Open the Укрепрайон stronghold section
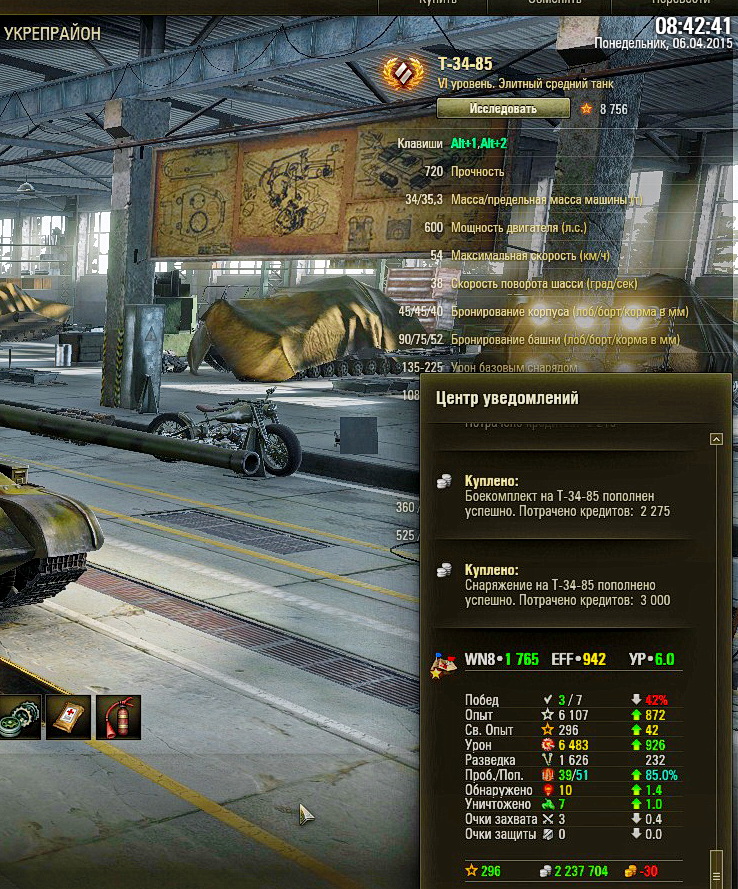 pyautogui.click(x=52, y=33)
